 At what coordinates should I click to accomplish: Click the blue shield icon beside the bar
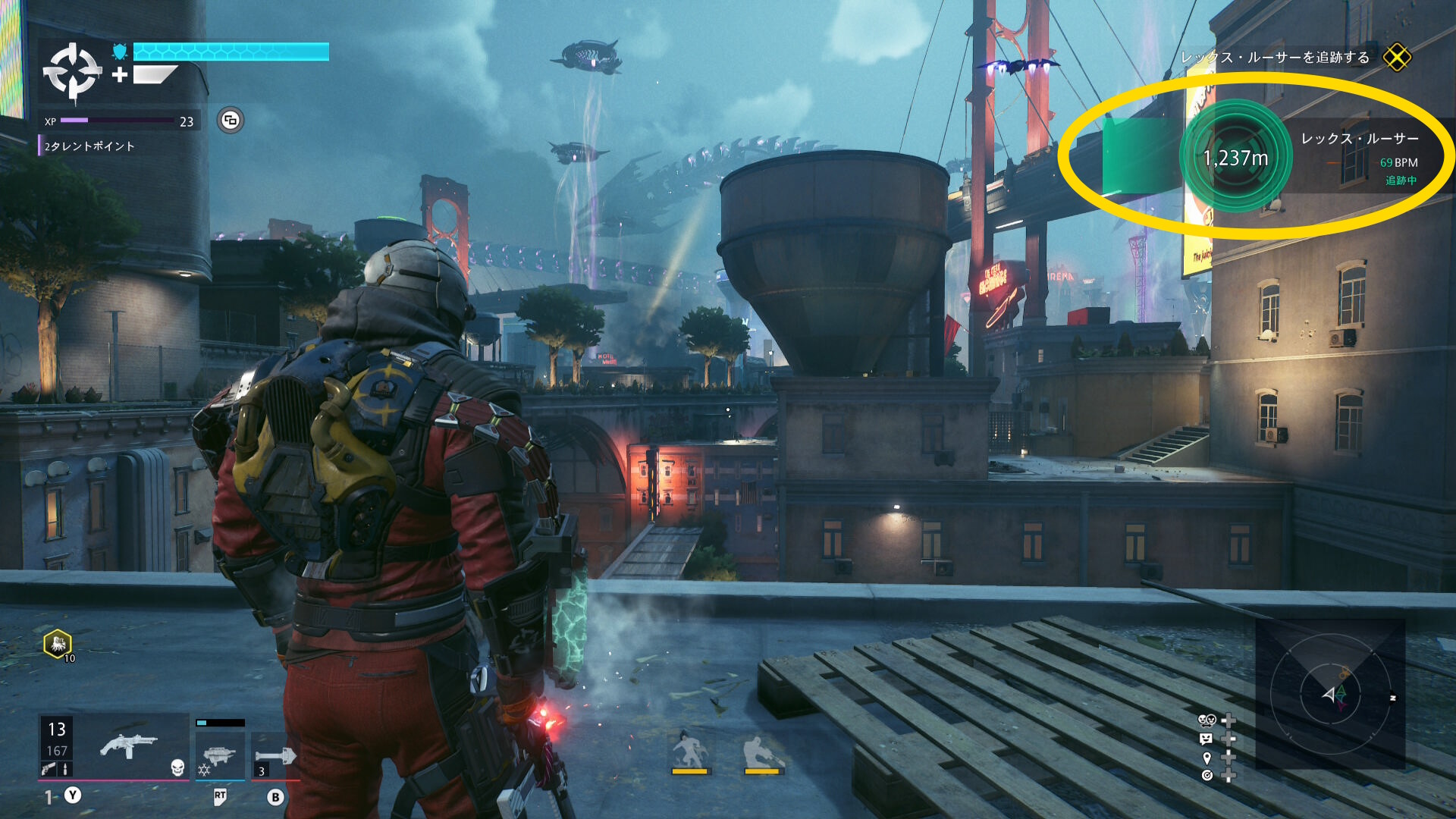pos(120,52)
